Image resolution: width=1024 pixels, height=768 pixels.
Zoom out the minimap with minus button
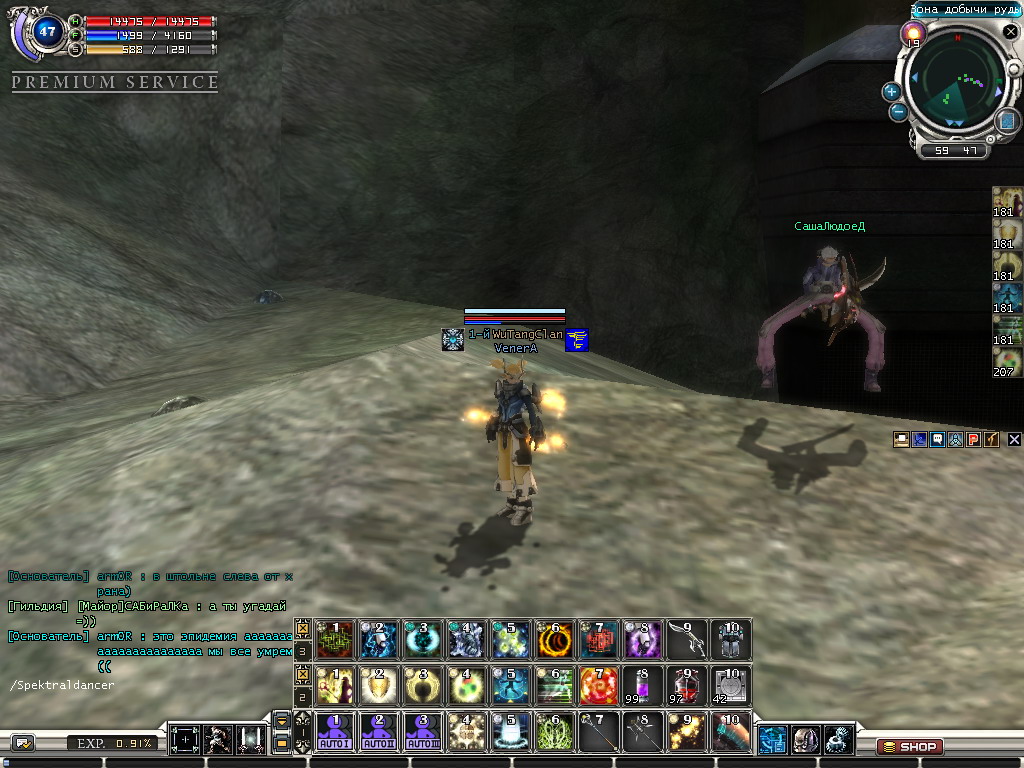tap(898, 112)
